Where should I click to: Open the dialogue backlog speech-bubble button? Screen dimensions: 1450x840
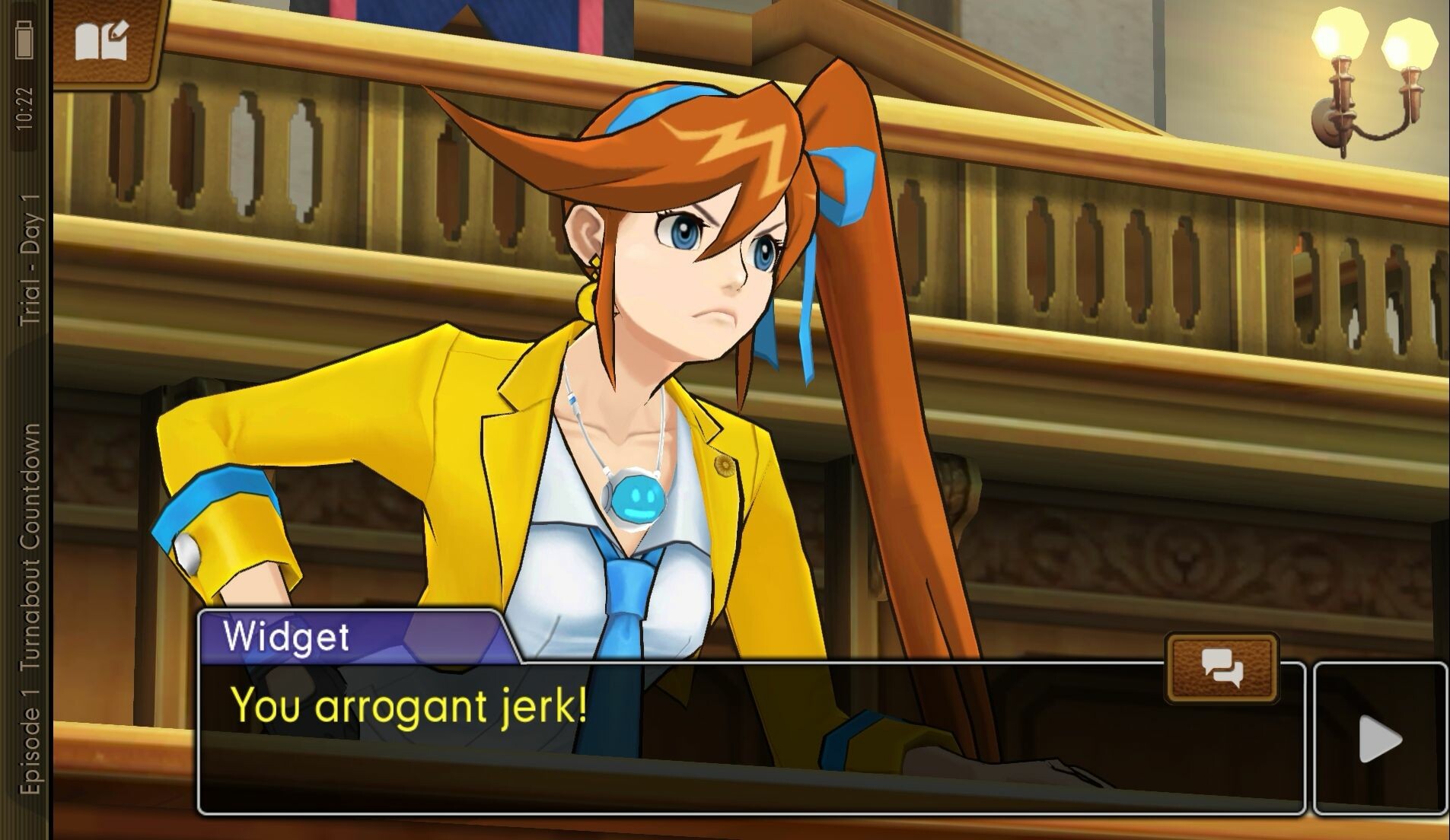1222,668
